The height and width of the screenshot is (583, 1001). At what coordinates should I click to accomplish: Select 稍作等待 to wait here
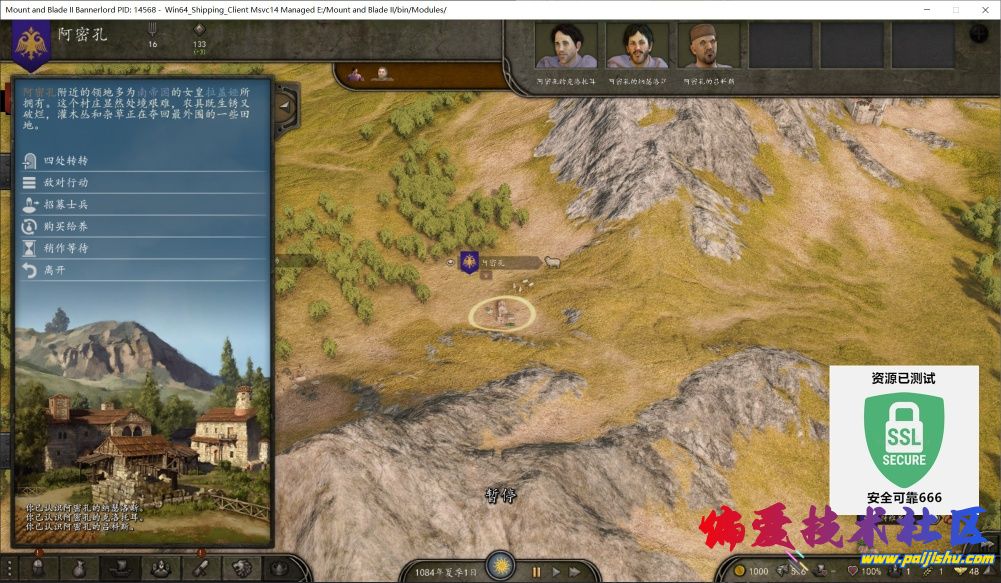[66, 248]
